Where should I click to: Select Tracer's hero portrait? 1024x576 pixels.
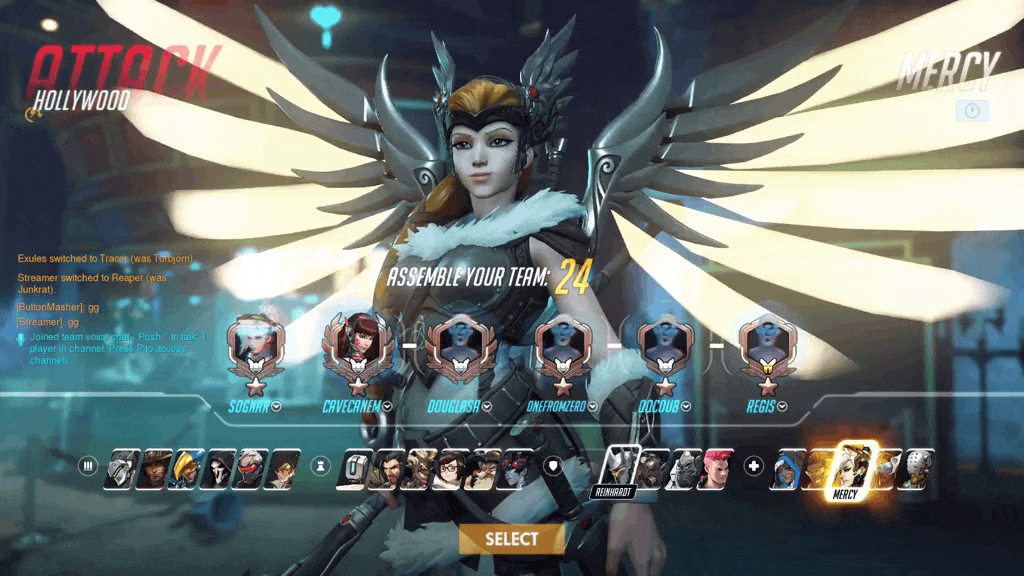click(283, 468)
